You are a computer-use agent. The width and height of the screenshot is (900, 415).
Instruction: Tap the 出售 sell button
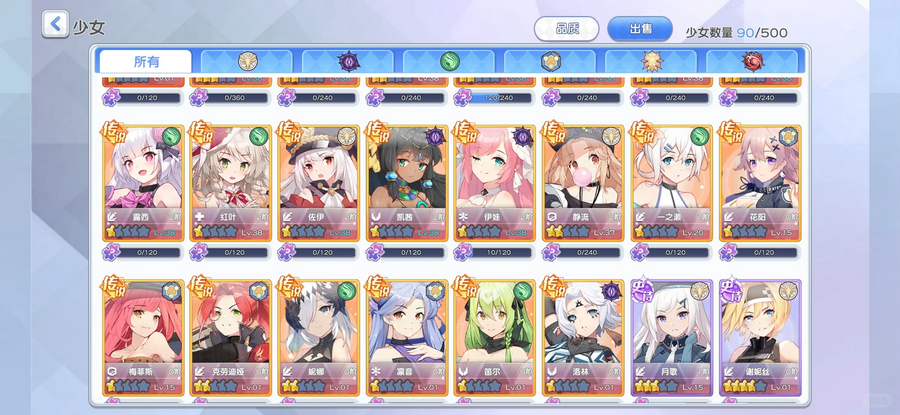click(640, 30)
